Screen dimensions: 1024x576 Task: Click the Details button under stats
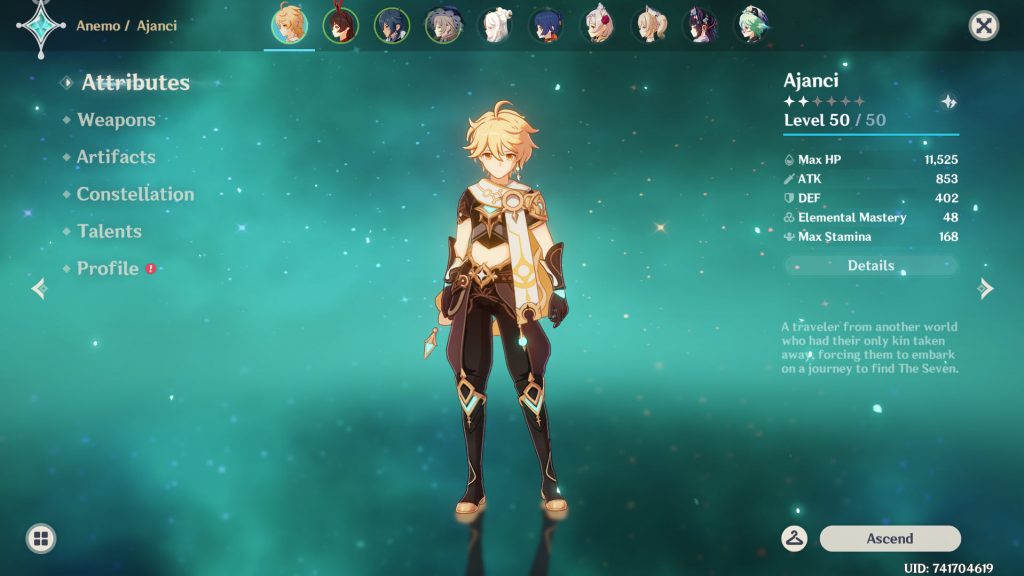871,266
